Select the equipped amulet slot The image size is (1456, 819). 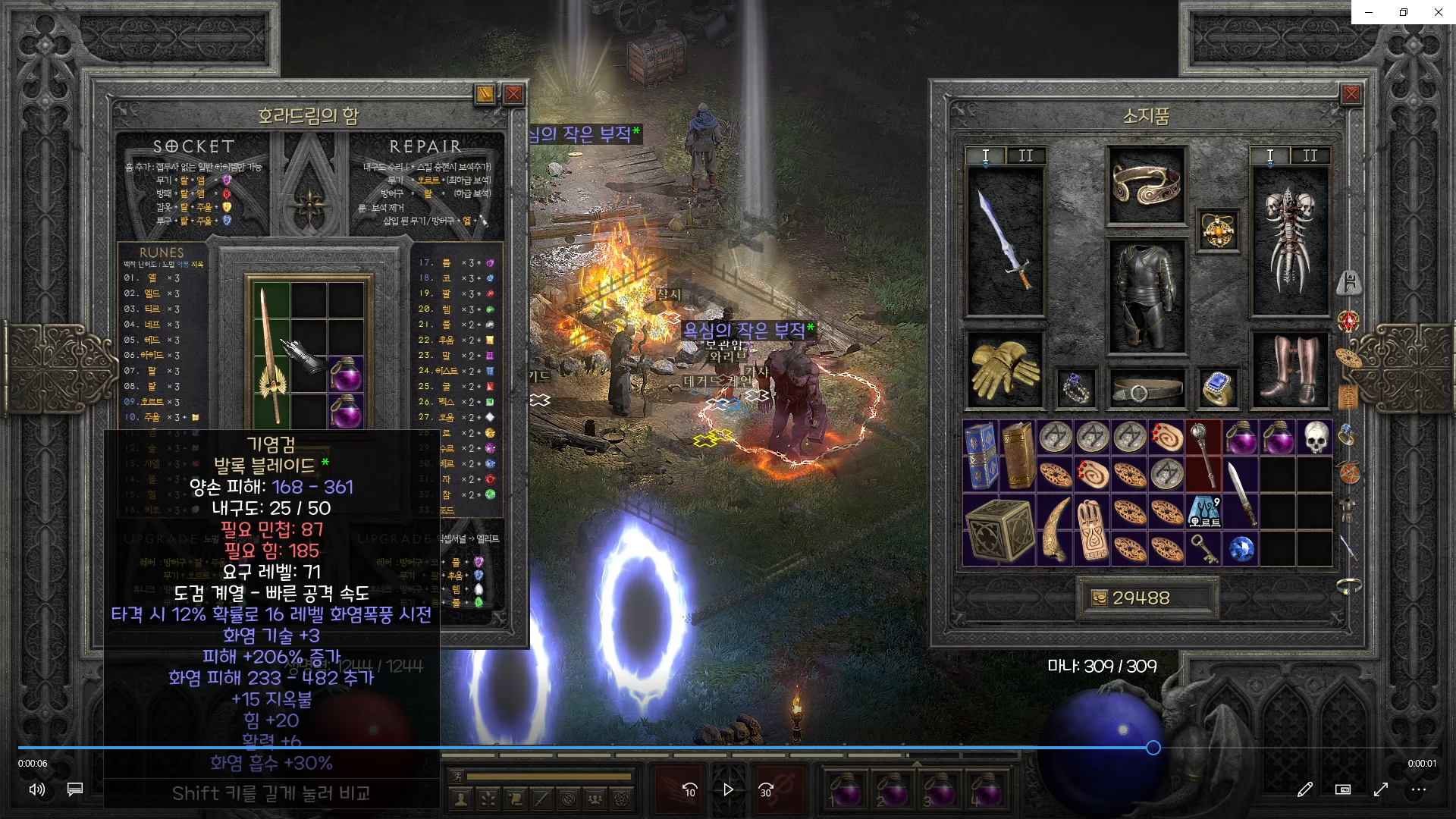(1218, 231)
